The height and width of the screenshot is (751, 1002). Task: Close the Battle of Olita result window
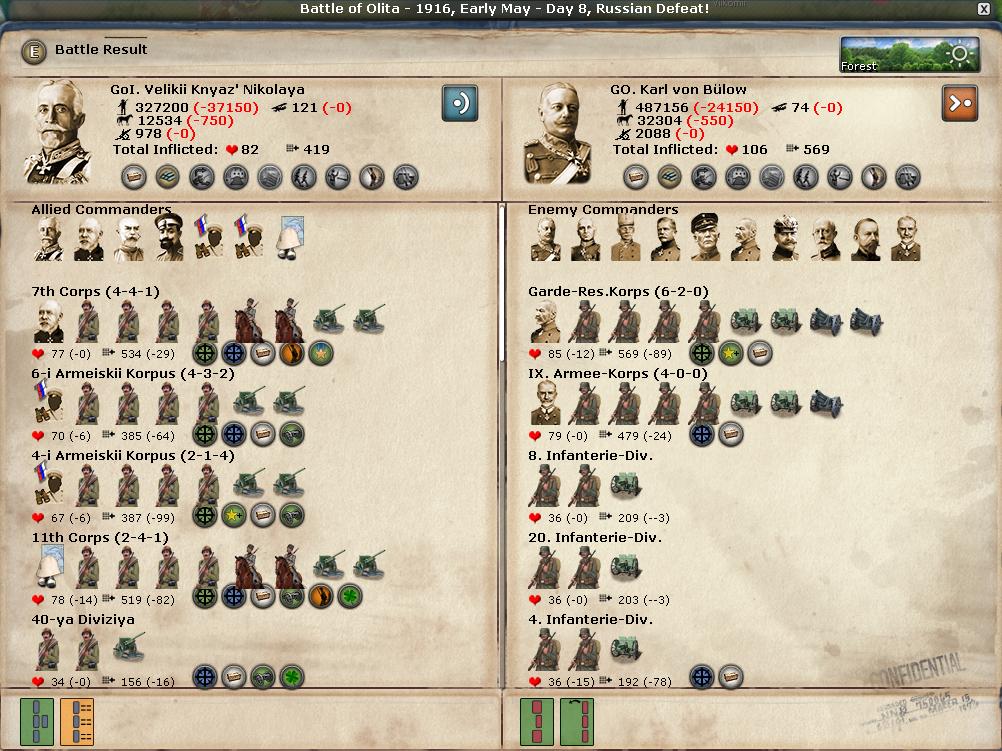(x=983, y=9)
